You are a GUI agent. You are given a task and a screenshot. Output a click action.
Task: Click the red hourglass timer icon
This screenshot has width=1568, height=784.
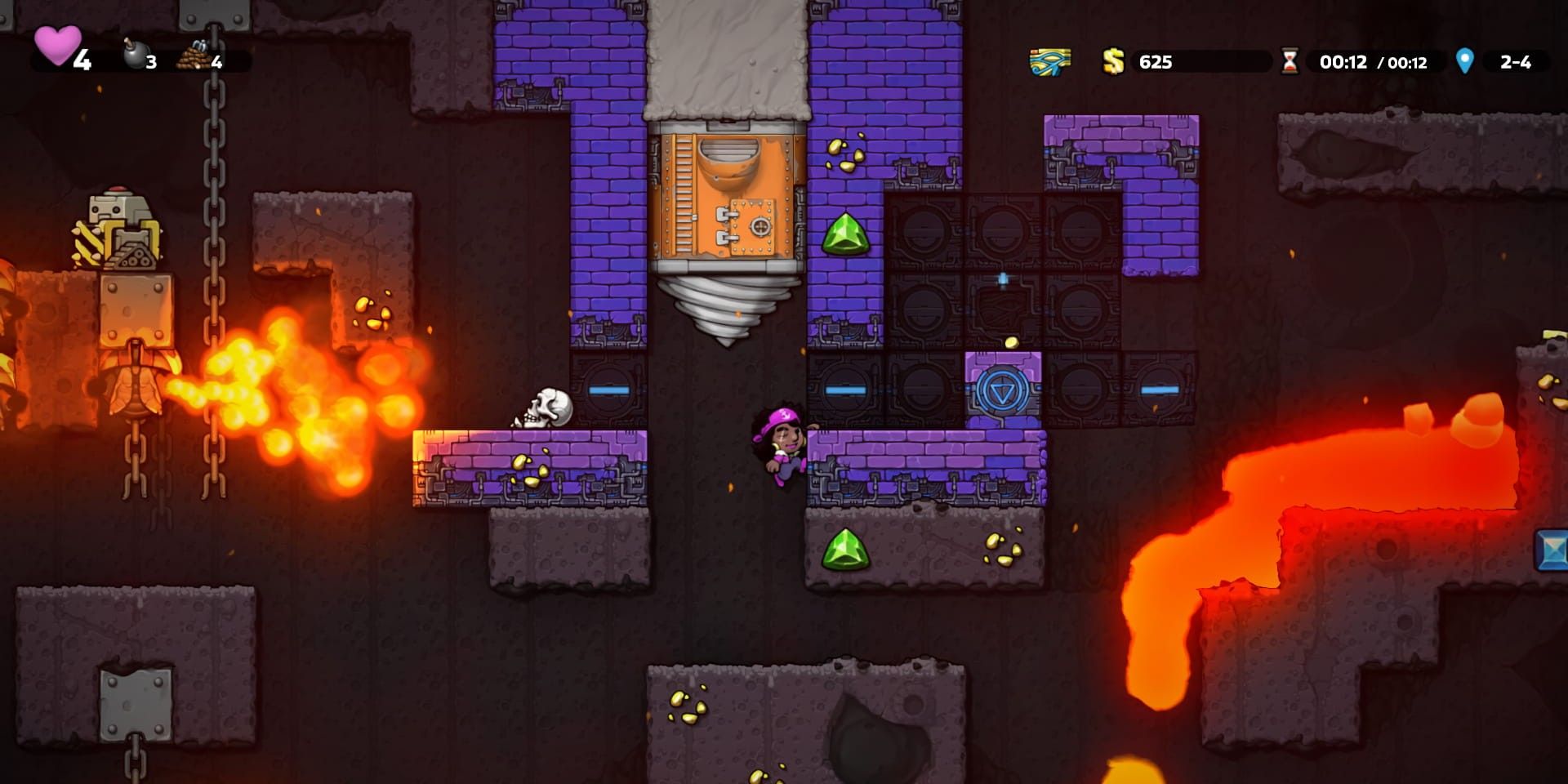1292,60
